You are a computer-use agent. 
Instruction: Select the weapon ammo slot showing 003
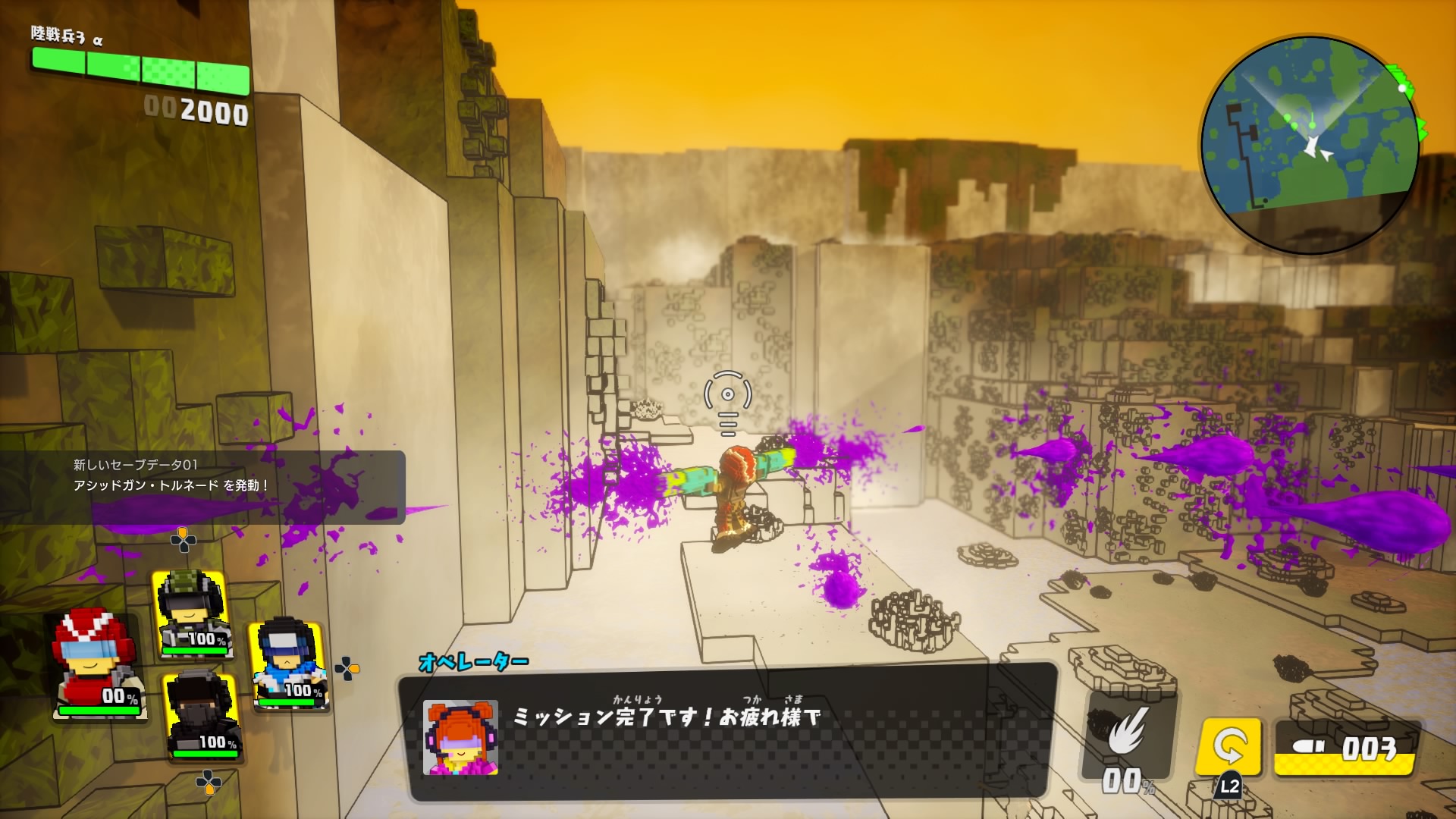1345,748
